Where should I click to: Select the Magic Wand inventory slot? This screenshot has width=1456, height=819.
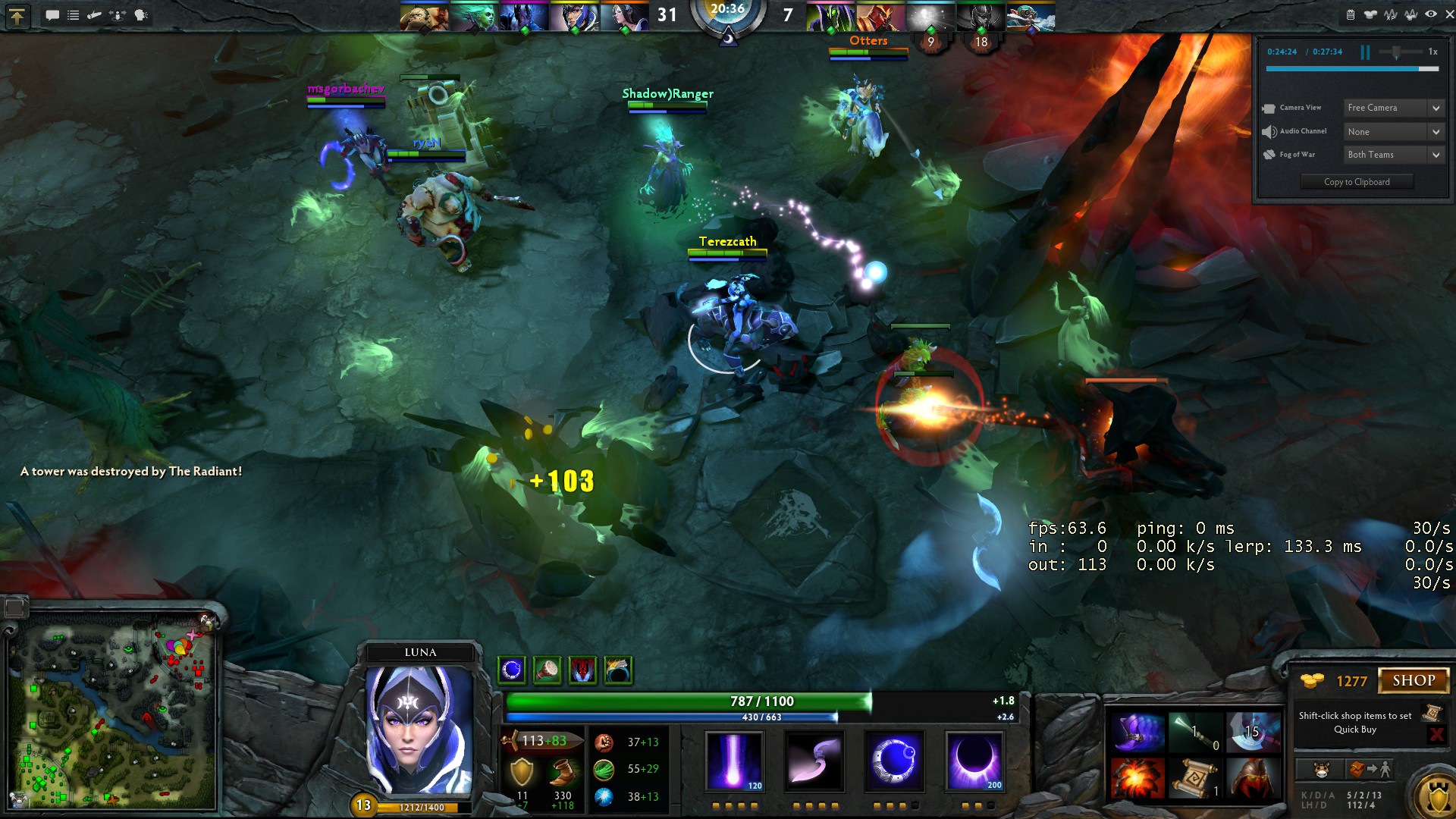tap(1194, 732)
